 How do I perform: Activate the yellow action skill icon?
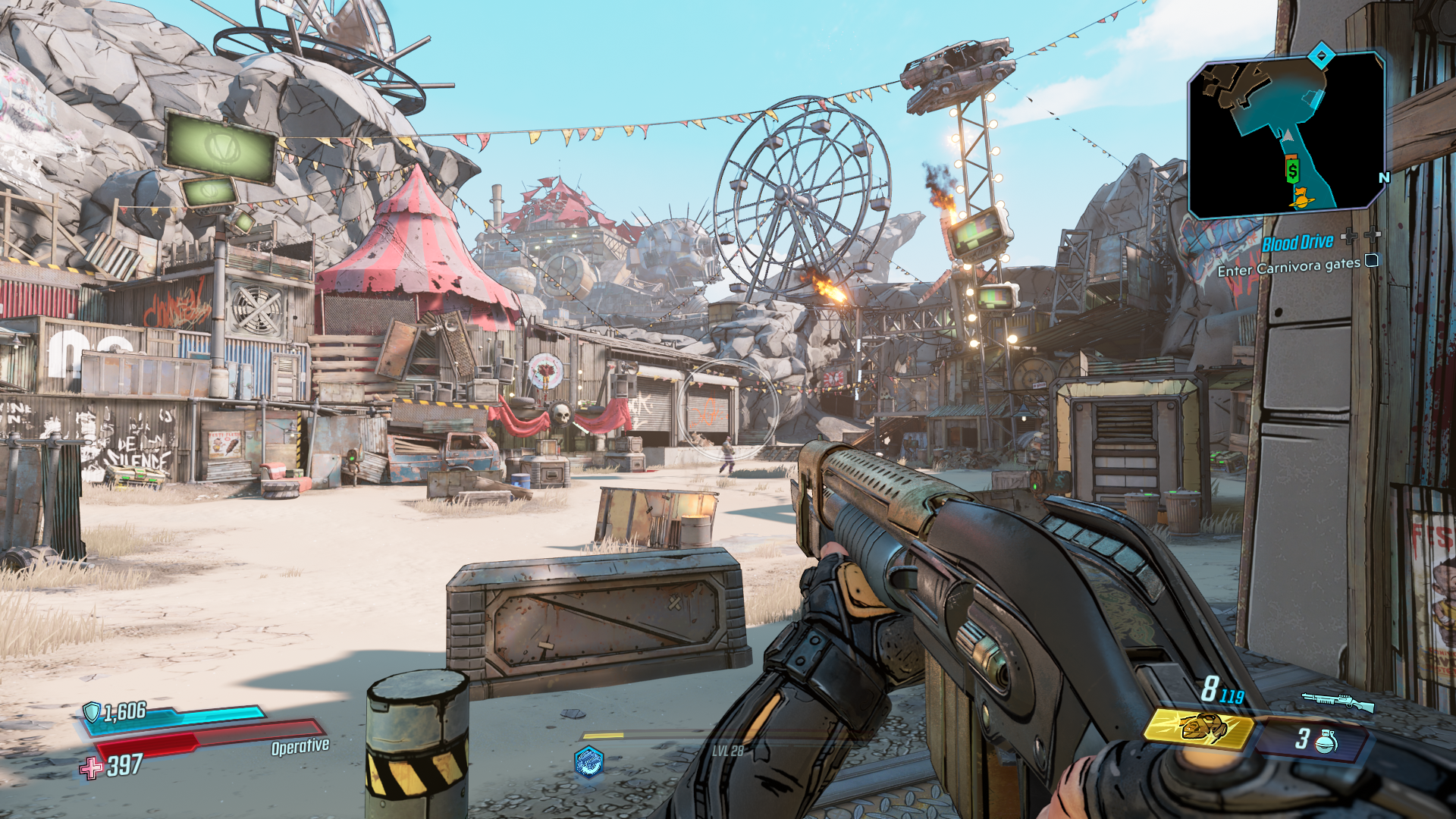pyautogui.click(x=1198, y=728)
